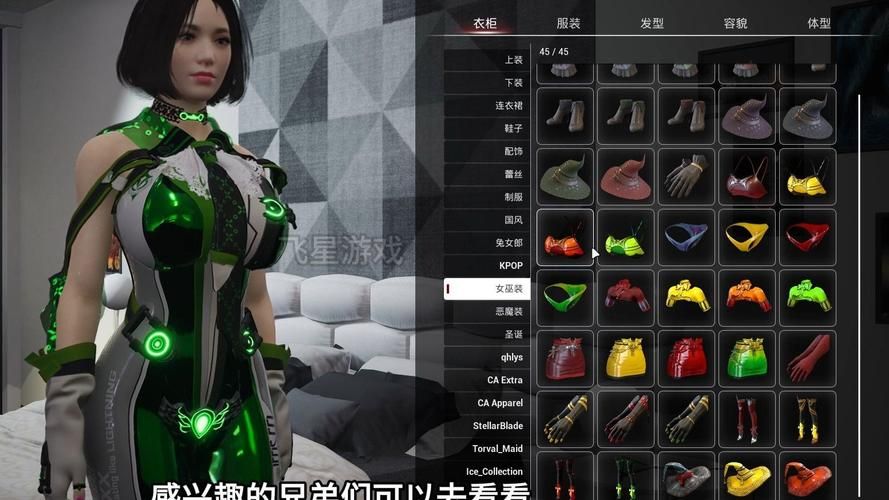
Task: Show the CA Extra category
Action: 505,380
